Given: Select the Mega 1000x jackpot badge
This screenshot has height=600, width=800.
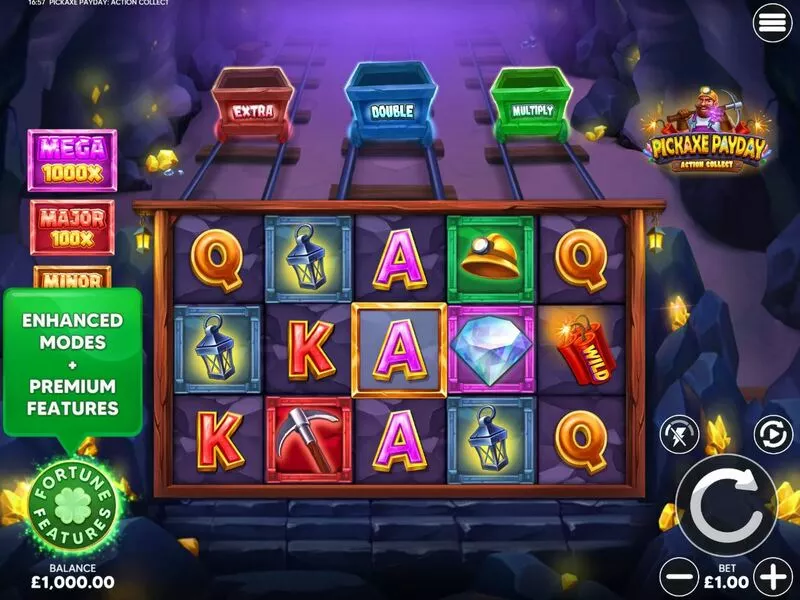Looking at the screenshot, I should click(72, 160).
